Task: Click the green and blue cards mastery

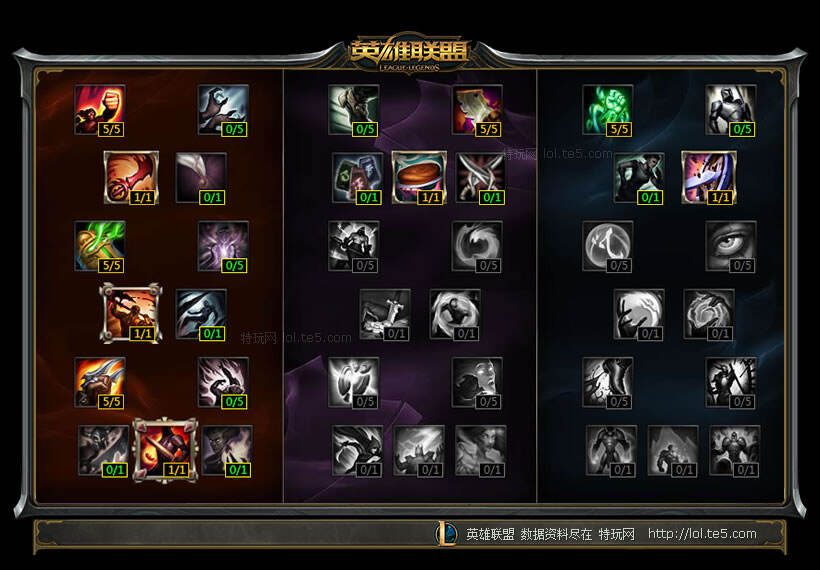Action: [x=357, y=177]
